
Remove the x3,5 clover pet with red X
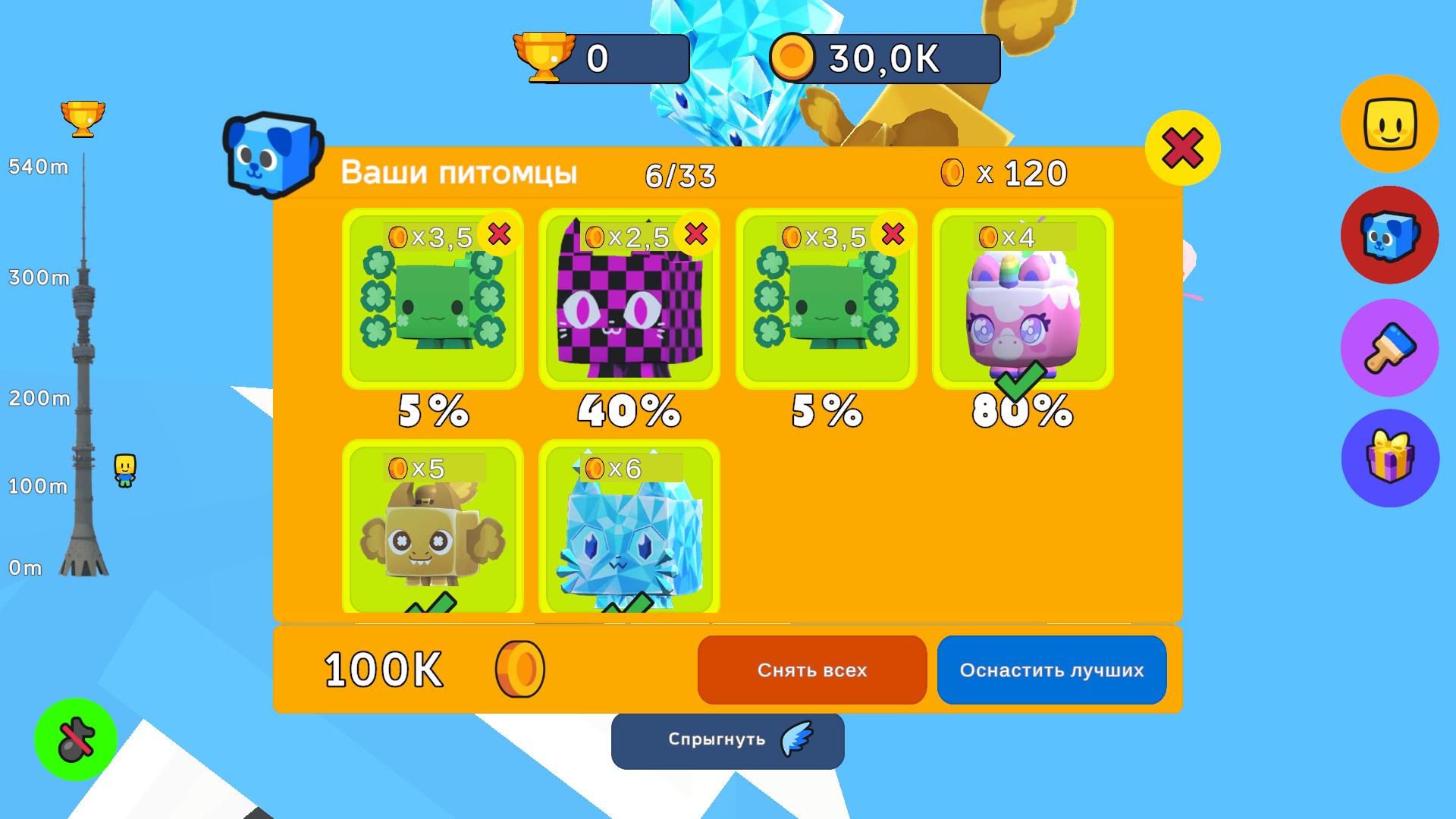pos(499,235)
